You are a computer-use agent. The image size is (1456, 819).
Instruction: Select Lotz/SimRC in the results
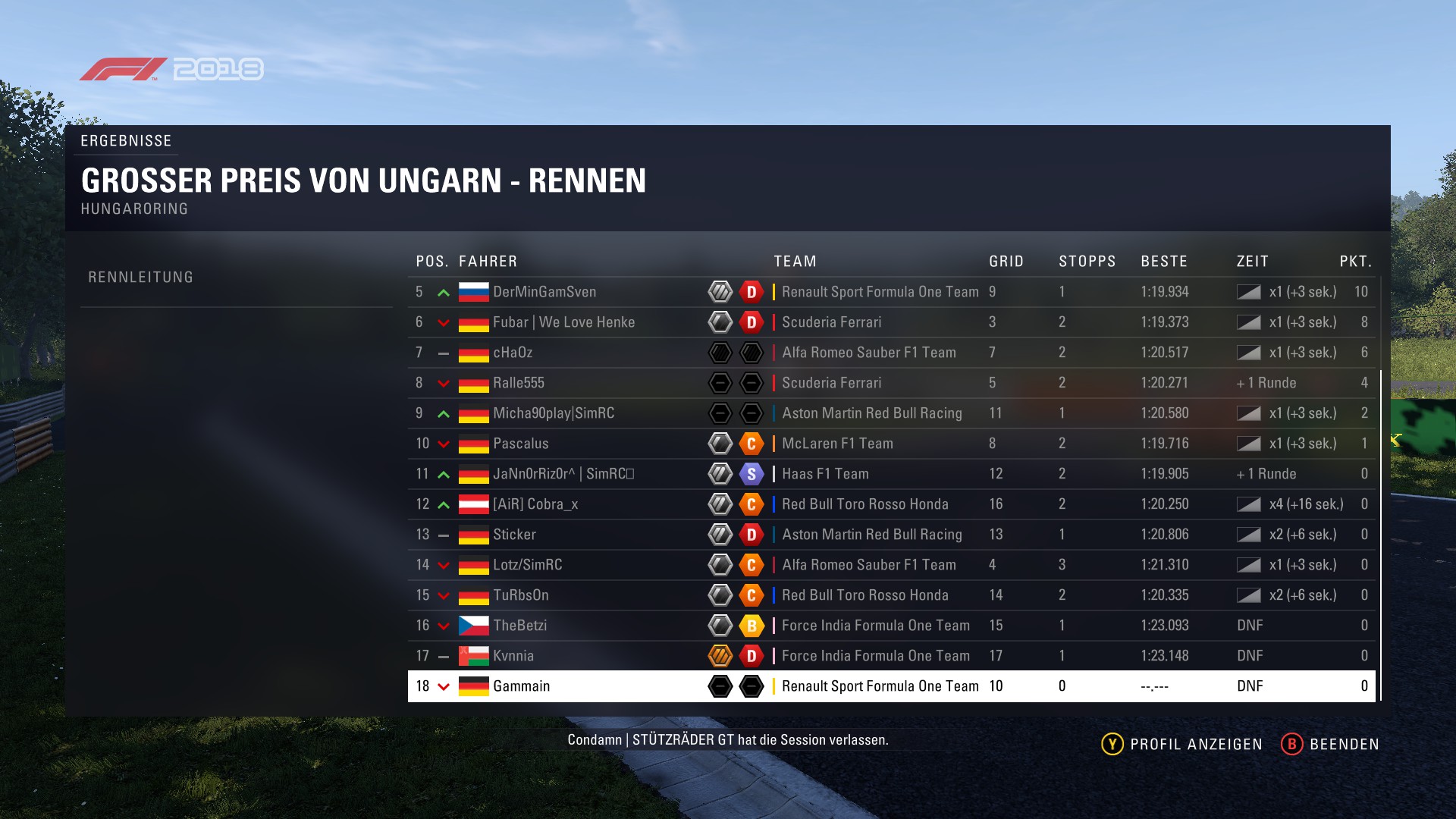528,565
